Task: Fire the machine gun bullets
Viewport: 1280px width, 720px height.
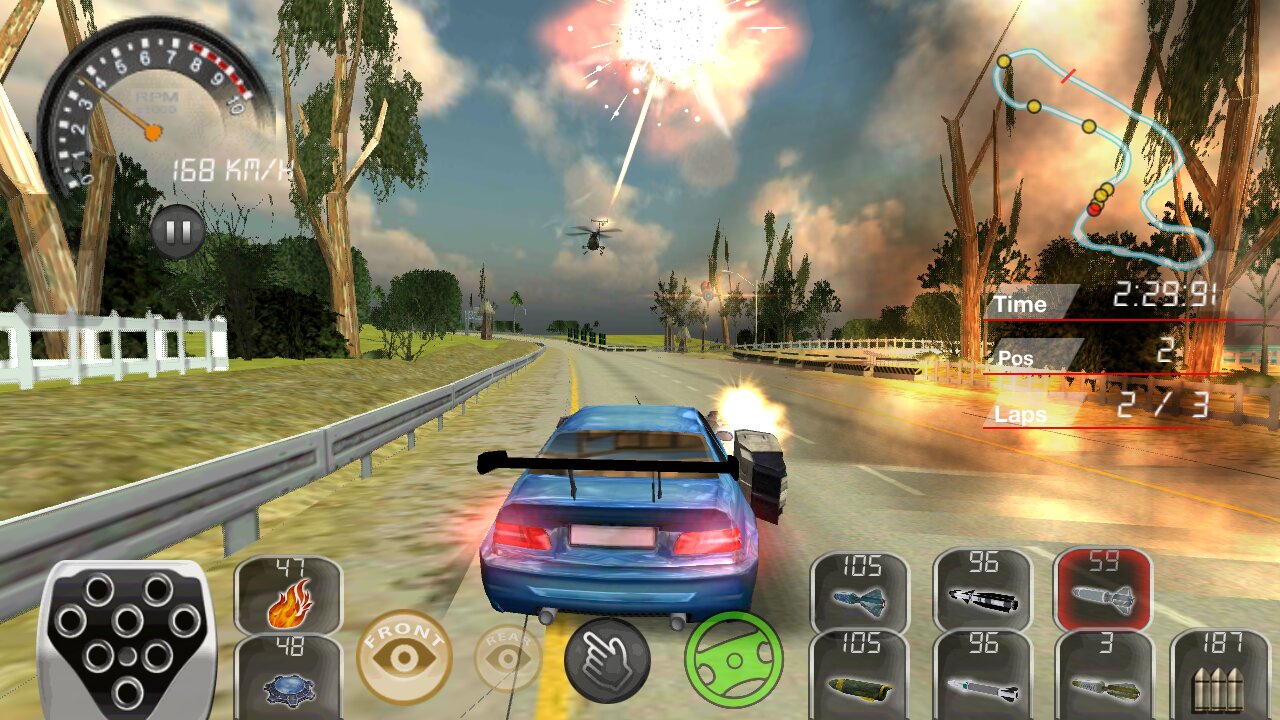Action: click(1217, 677)
